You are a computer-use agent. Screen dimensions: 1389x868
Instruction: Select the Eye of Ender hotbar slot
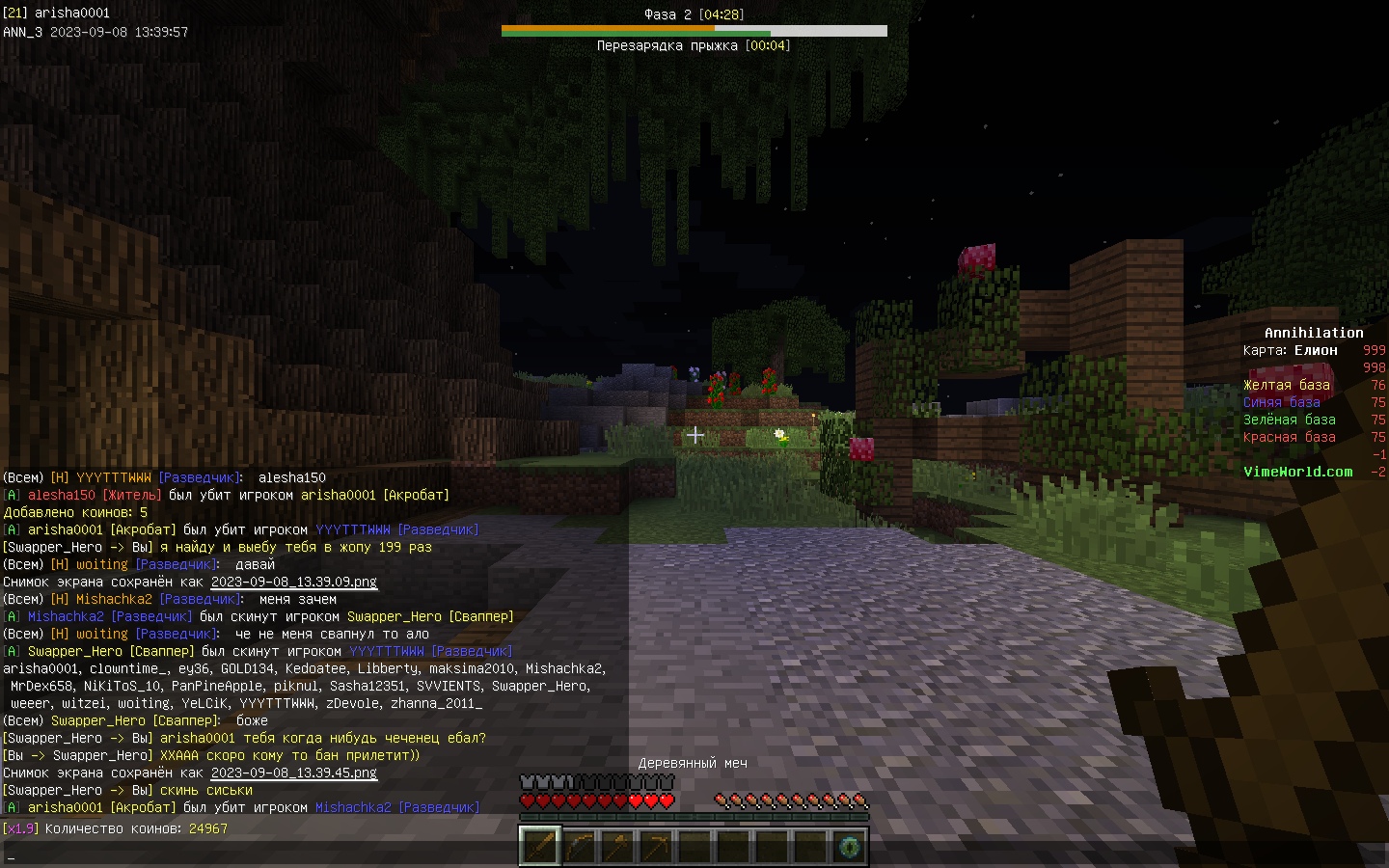(849, 847)
